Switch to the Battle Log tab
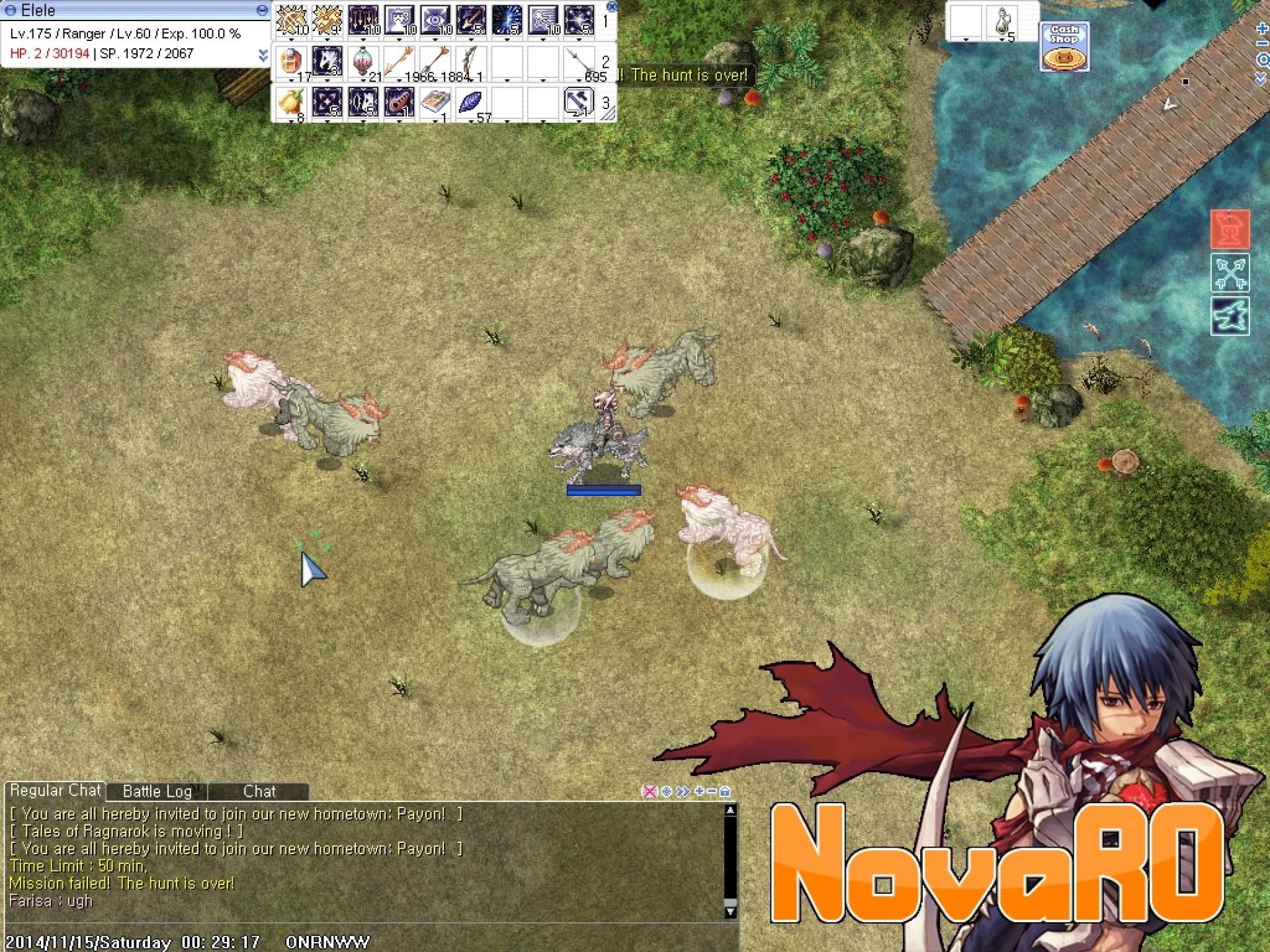 (x=157, y=791)
